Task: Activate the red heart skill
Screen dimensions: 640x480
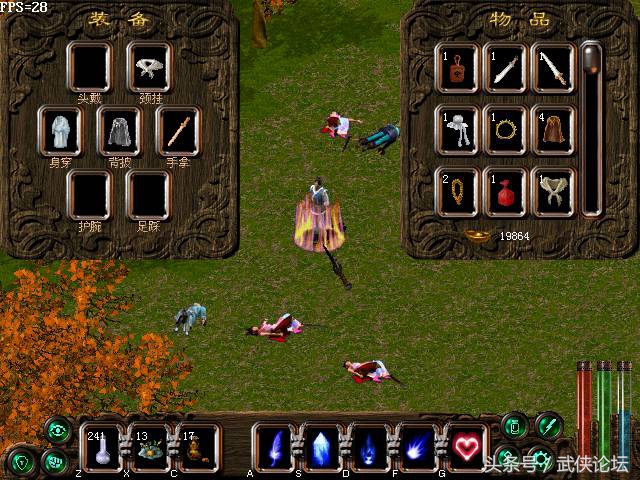Action: coord(466,448)
